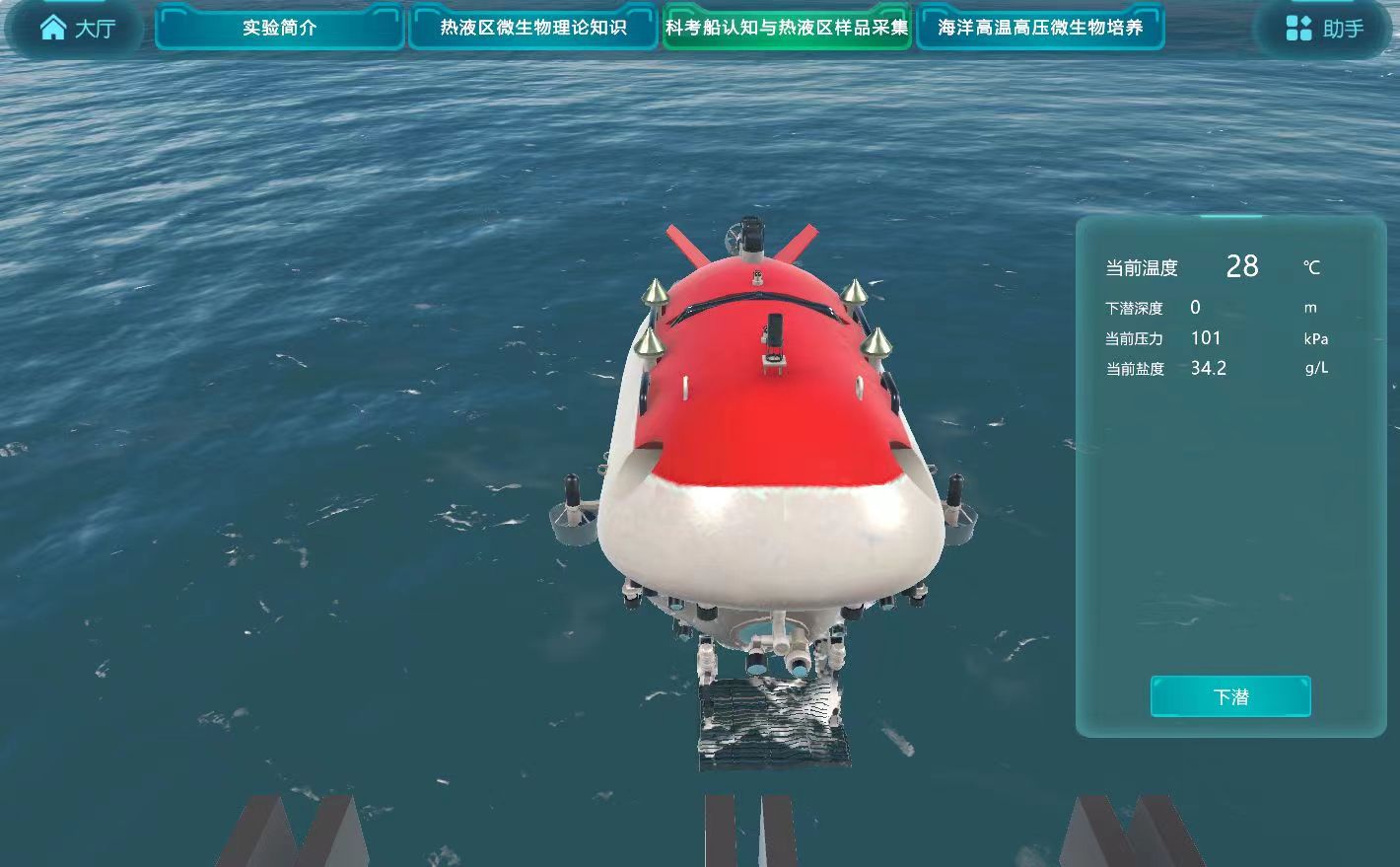Click the 大厅 home icon
This screenshot has width=1400, height=867.
click(51, 25)
